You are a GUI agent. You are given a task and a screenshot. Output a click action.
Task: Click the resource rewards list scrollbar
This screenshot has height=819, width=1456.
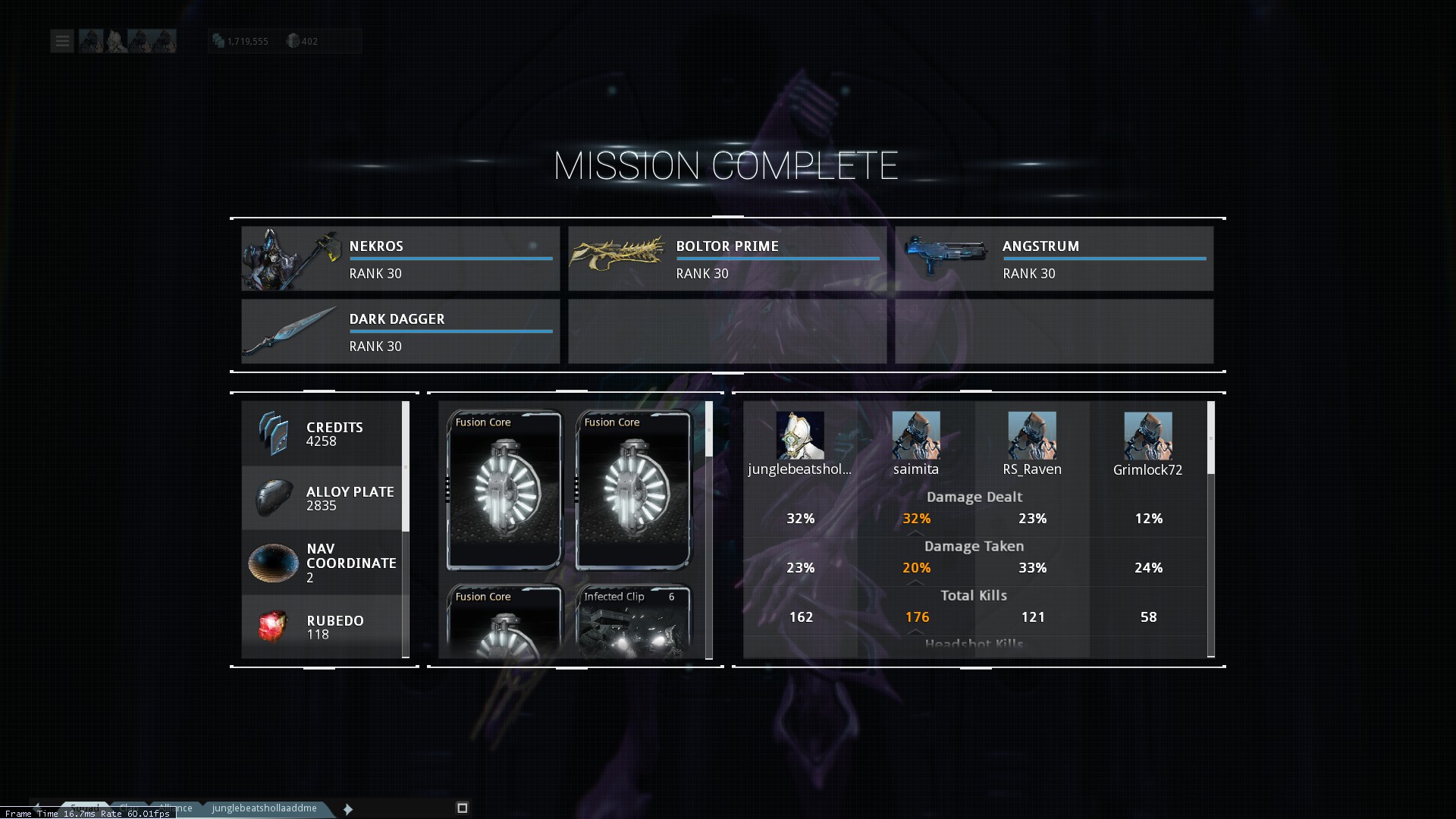click(x=406, y=467)
